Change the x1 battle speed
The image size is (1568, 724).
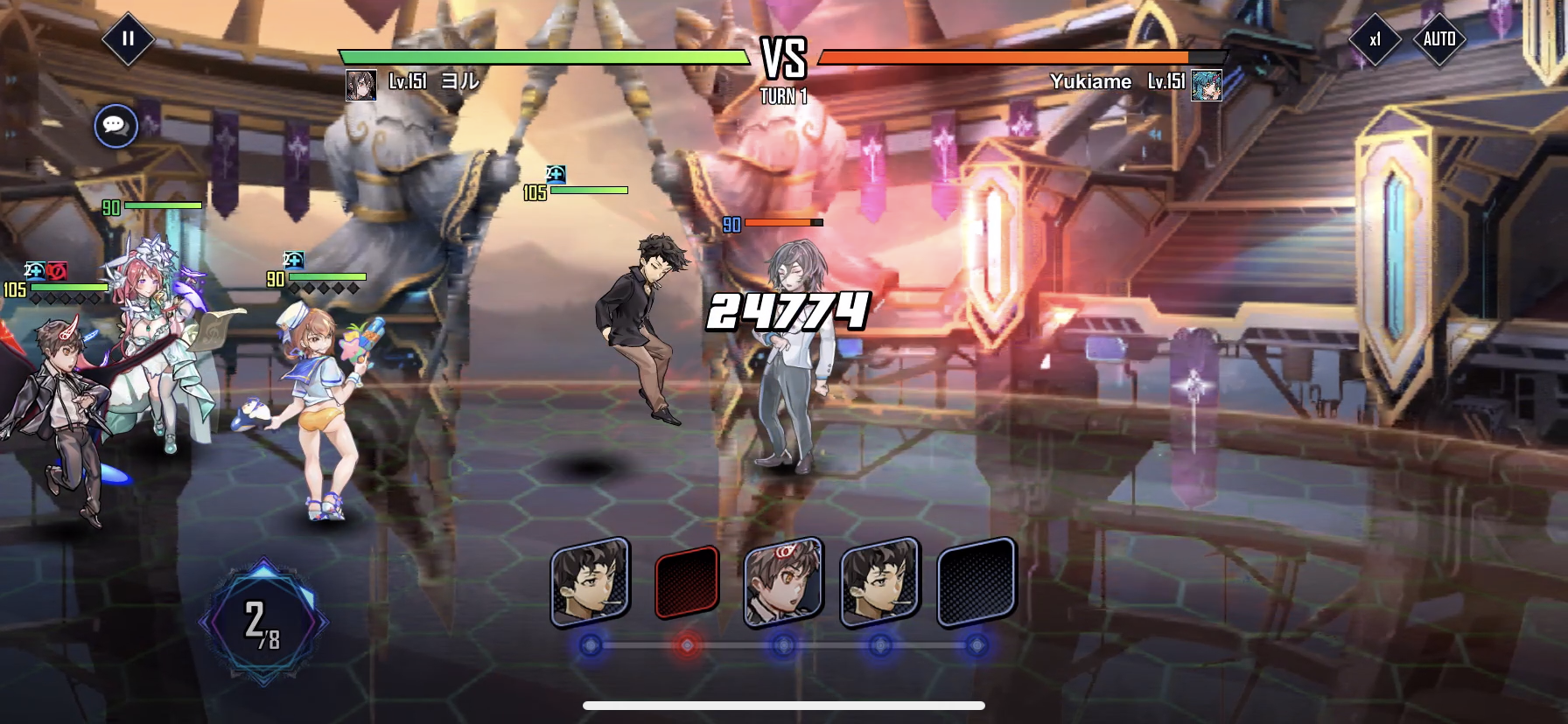[x=1375, y=39]
